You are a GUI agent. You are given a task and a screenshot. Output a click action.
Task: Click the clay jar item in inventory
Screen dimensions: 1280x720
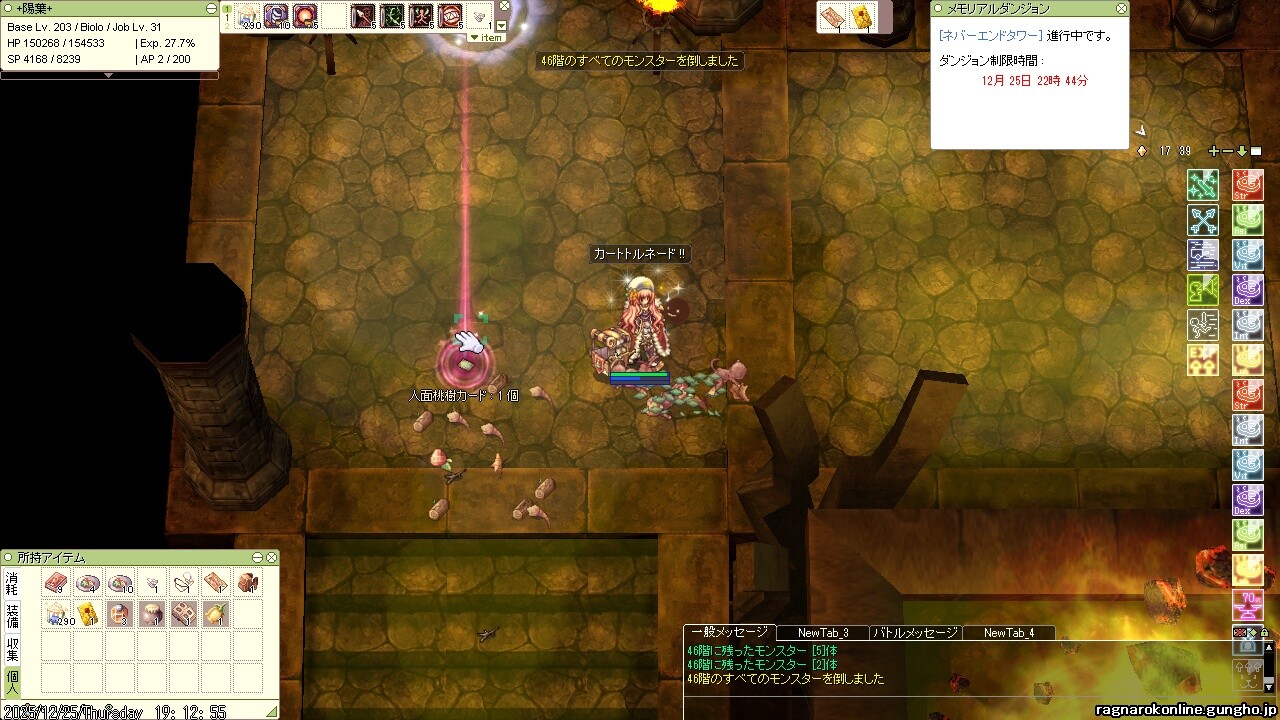[x=151, y=614]
